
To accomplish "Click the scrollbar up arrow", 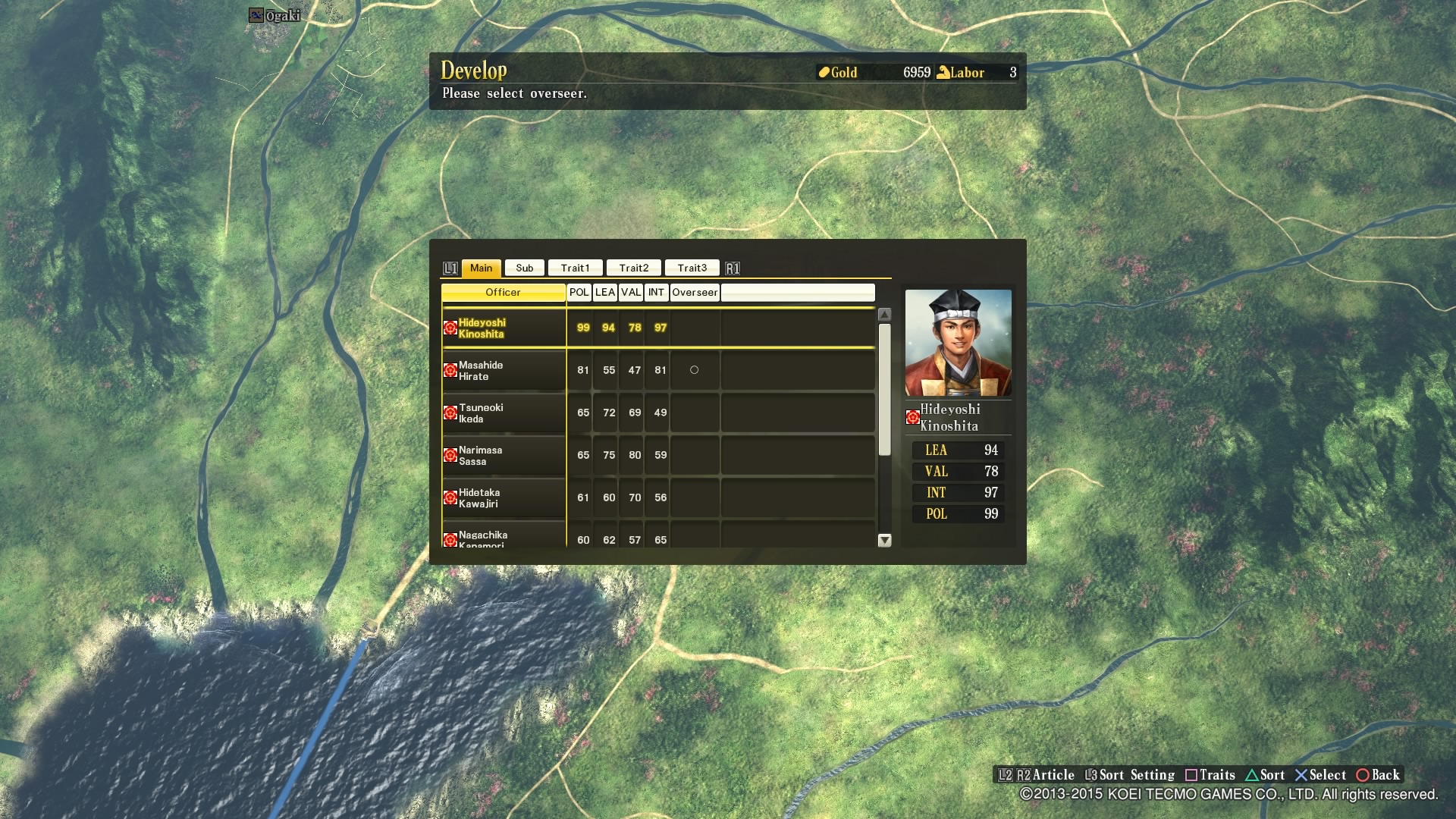I will pos(883,313).
